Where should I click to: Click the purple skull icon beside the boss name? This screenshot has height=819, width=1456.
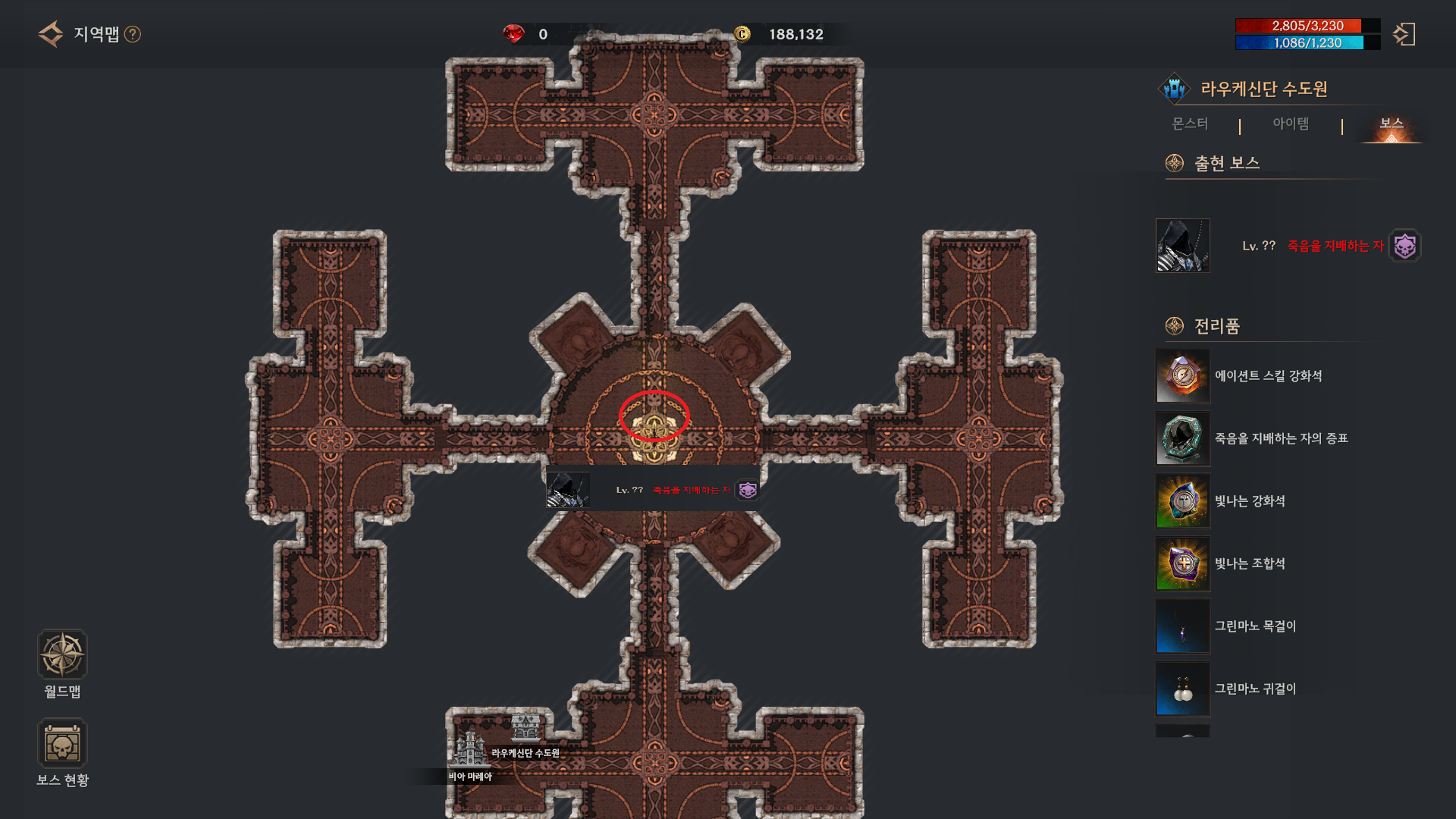point(1404,246)
